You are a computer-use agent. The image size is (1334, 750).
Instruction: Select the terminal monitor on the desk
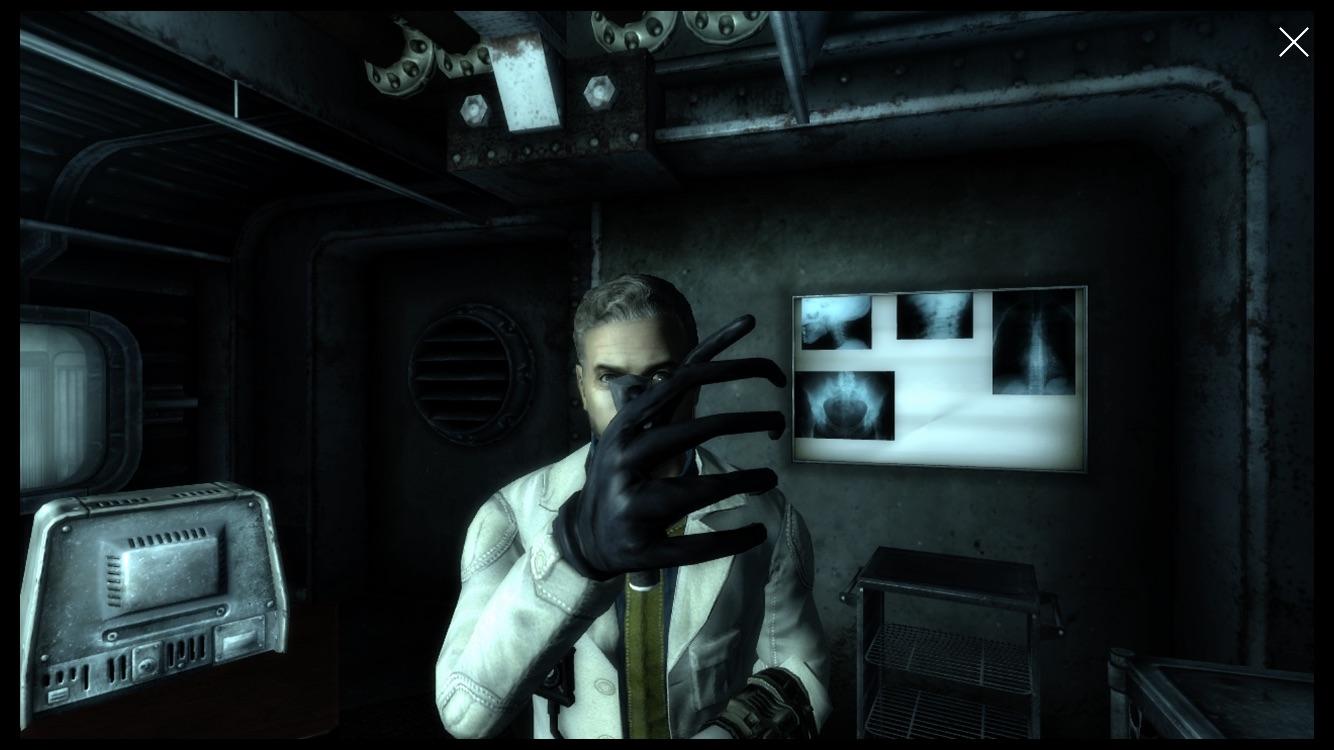pyautogui.click(x=155, y=600)
